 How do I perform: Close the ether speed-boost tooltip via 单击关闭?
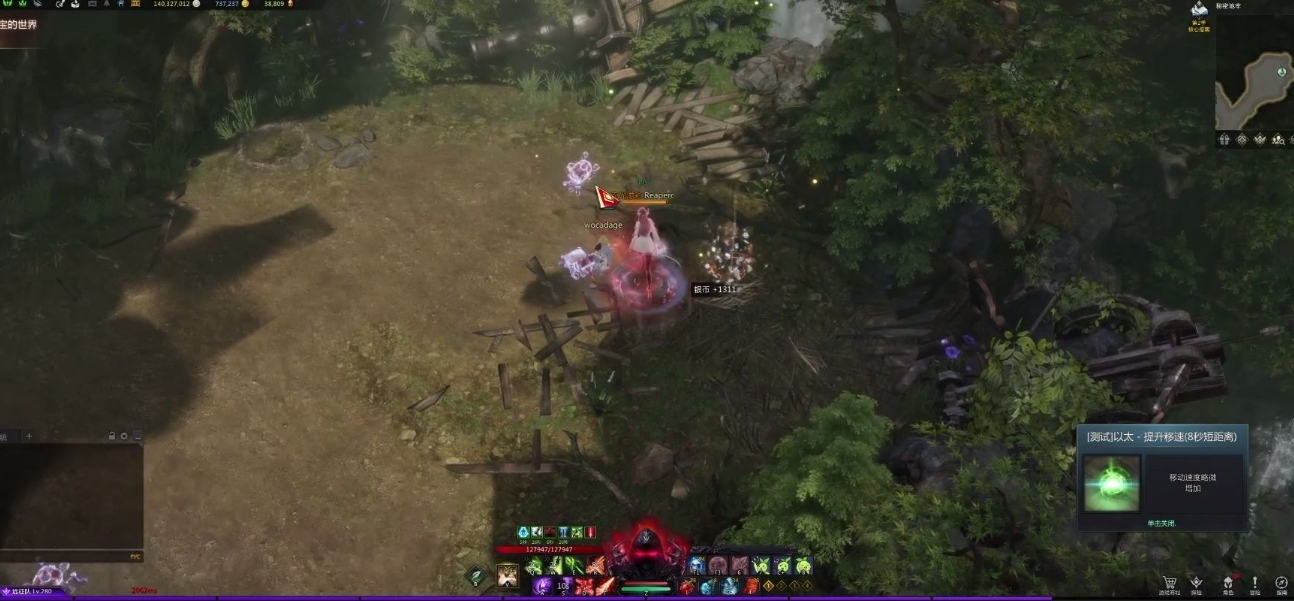[1160, 523]
